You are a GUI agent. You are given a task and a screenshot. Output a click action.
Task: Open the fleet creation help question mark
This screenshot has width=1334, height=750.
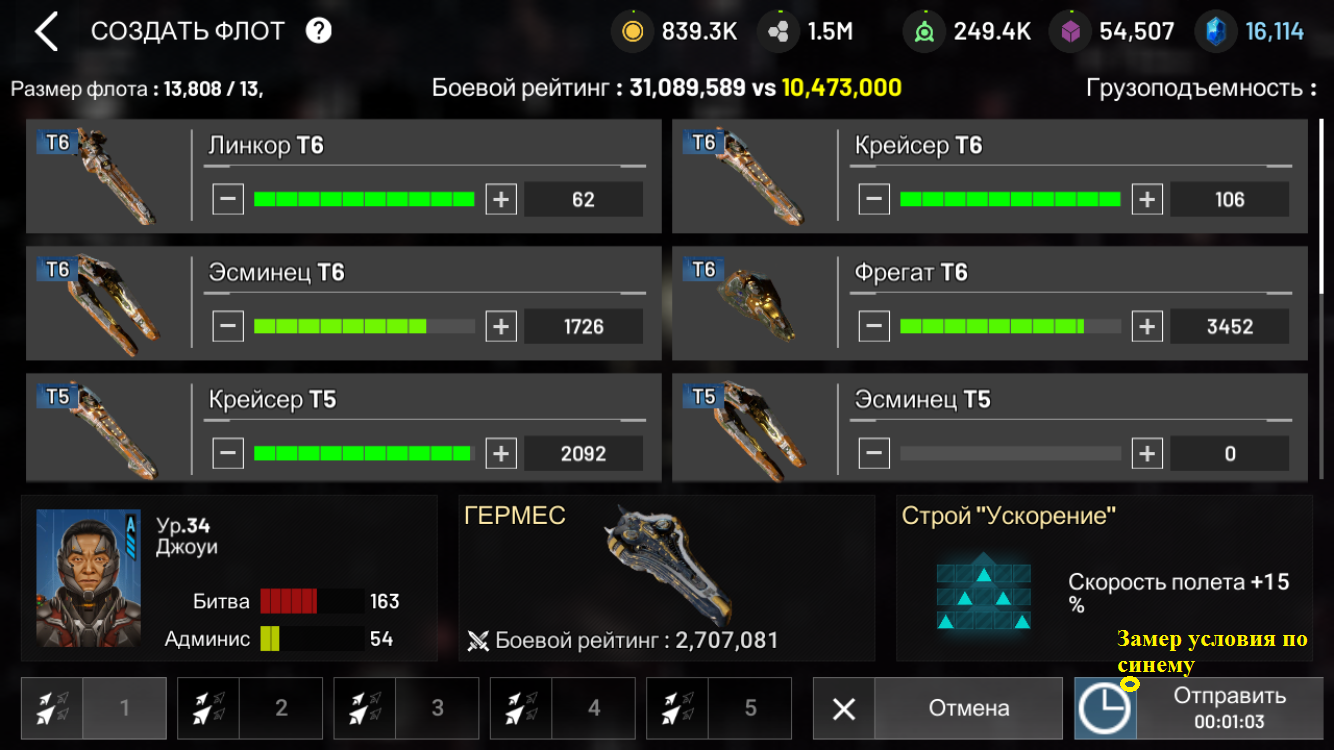[318, 31]
